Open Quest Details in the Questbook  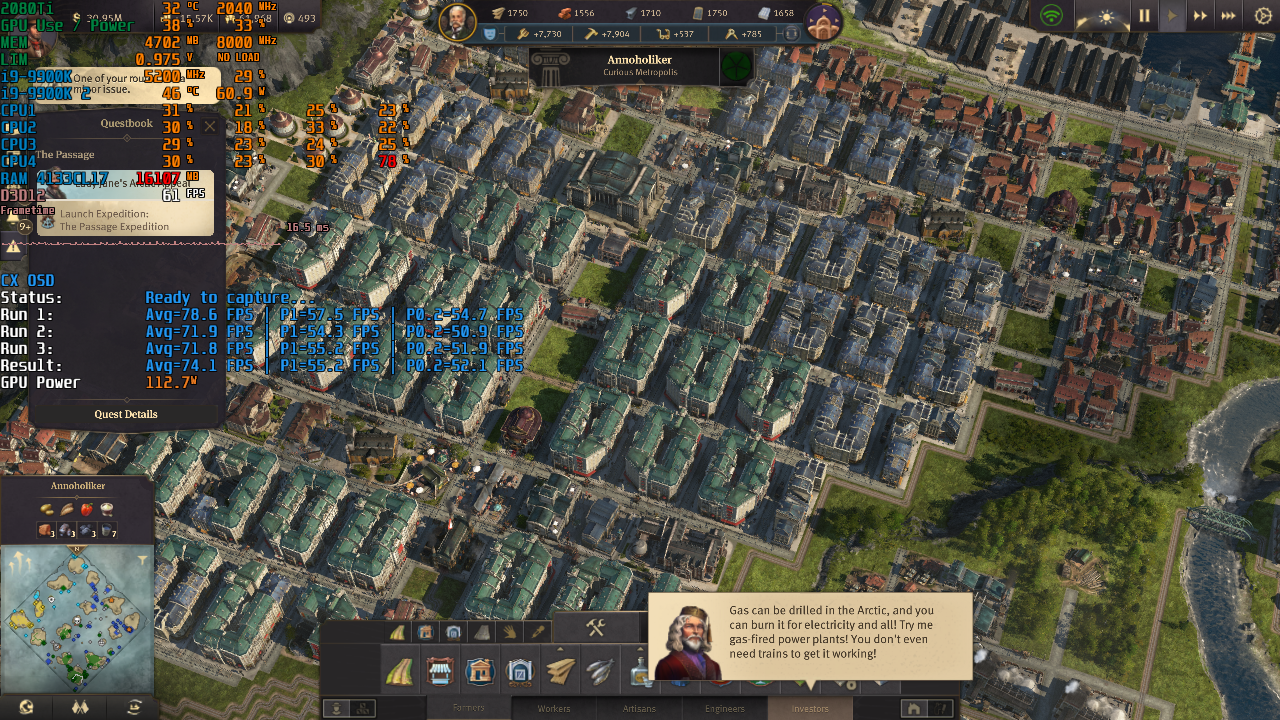click(126, 414)
